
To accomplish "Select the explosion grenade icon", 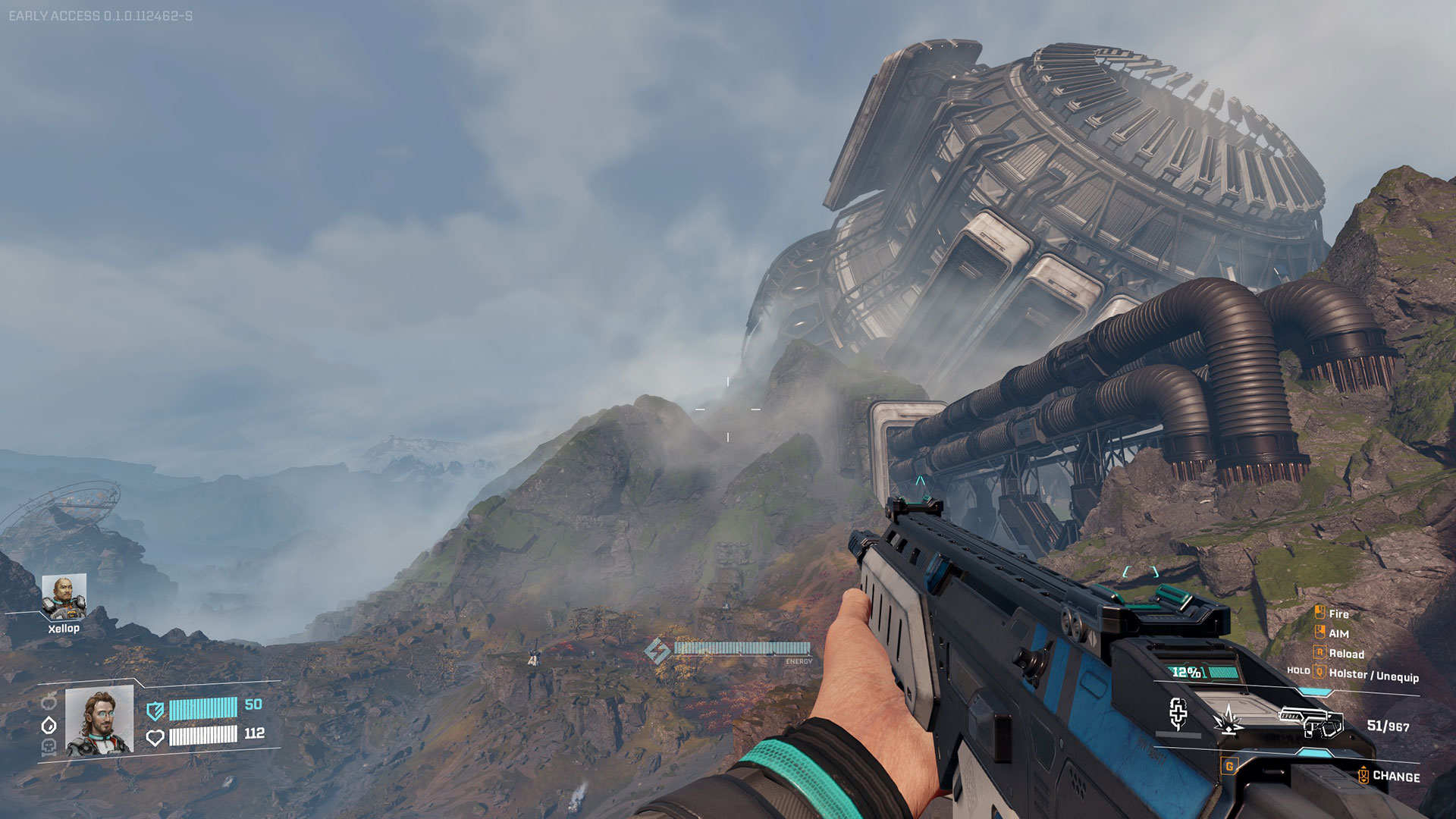I will pos(1228,719).
